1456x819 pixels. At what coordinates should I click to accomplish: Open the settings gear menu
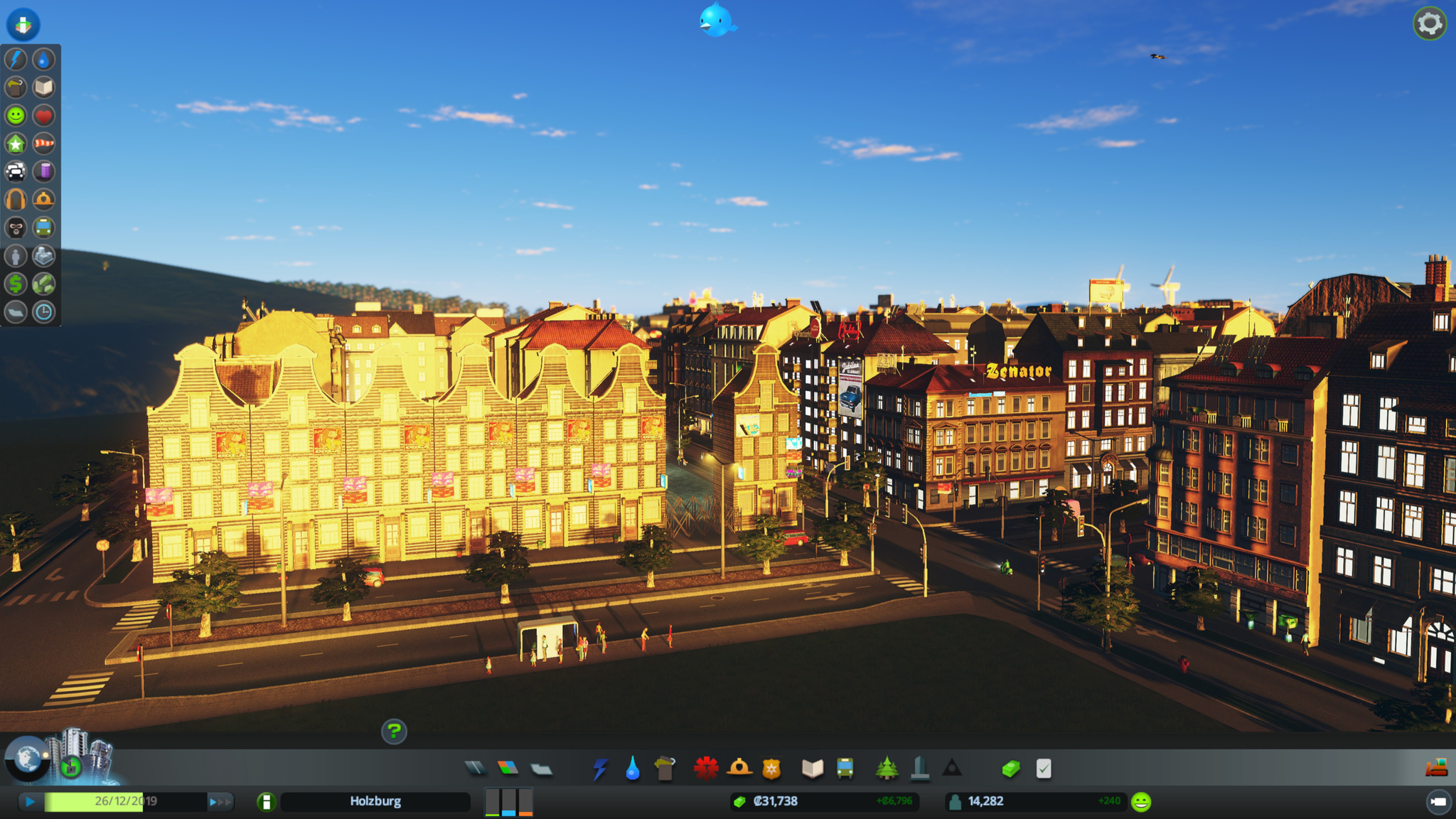tap(1429, 24)
